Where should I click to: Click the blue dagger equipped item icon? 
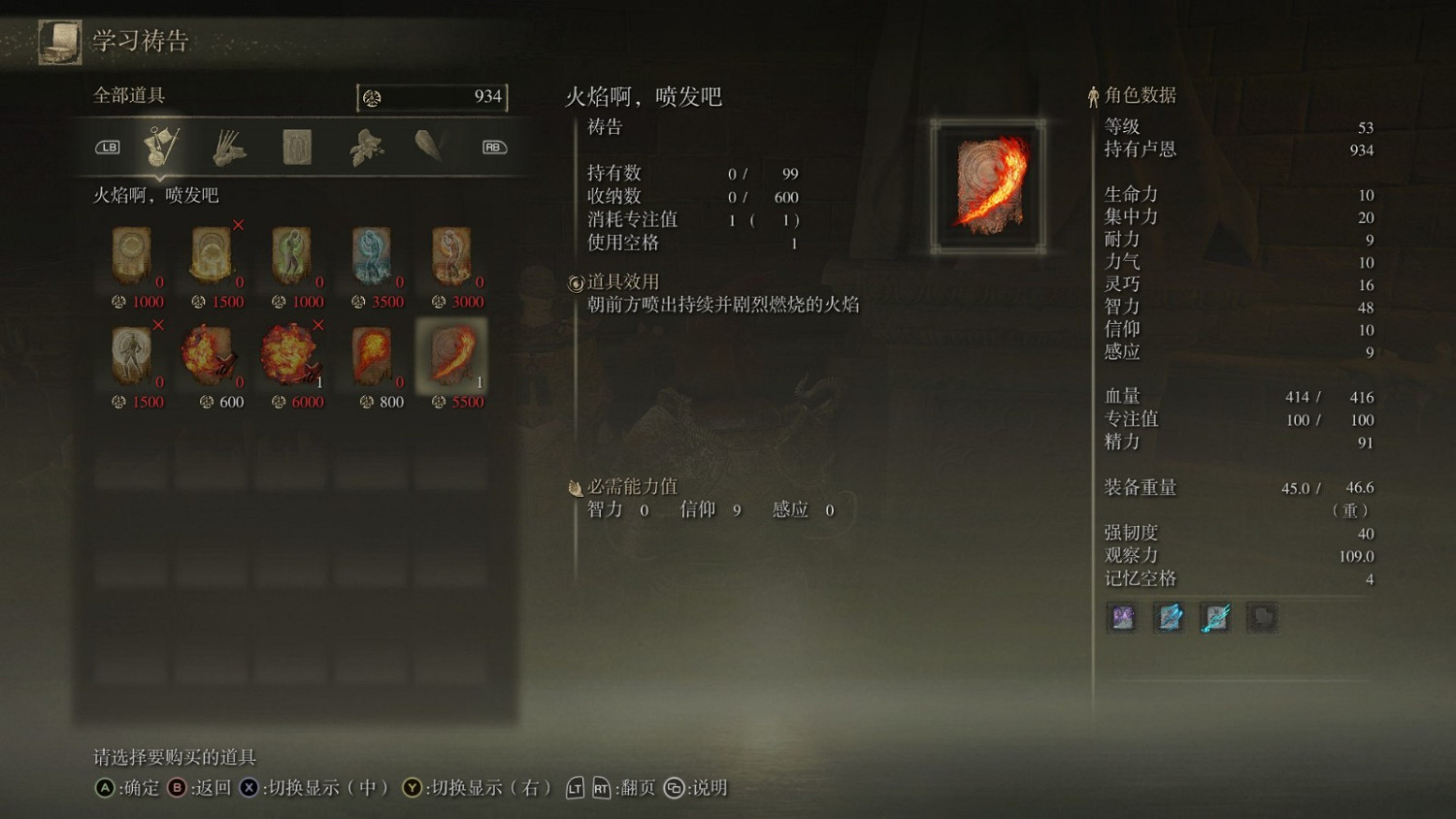pos(1216,617)
